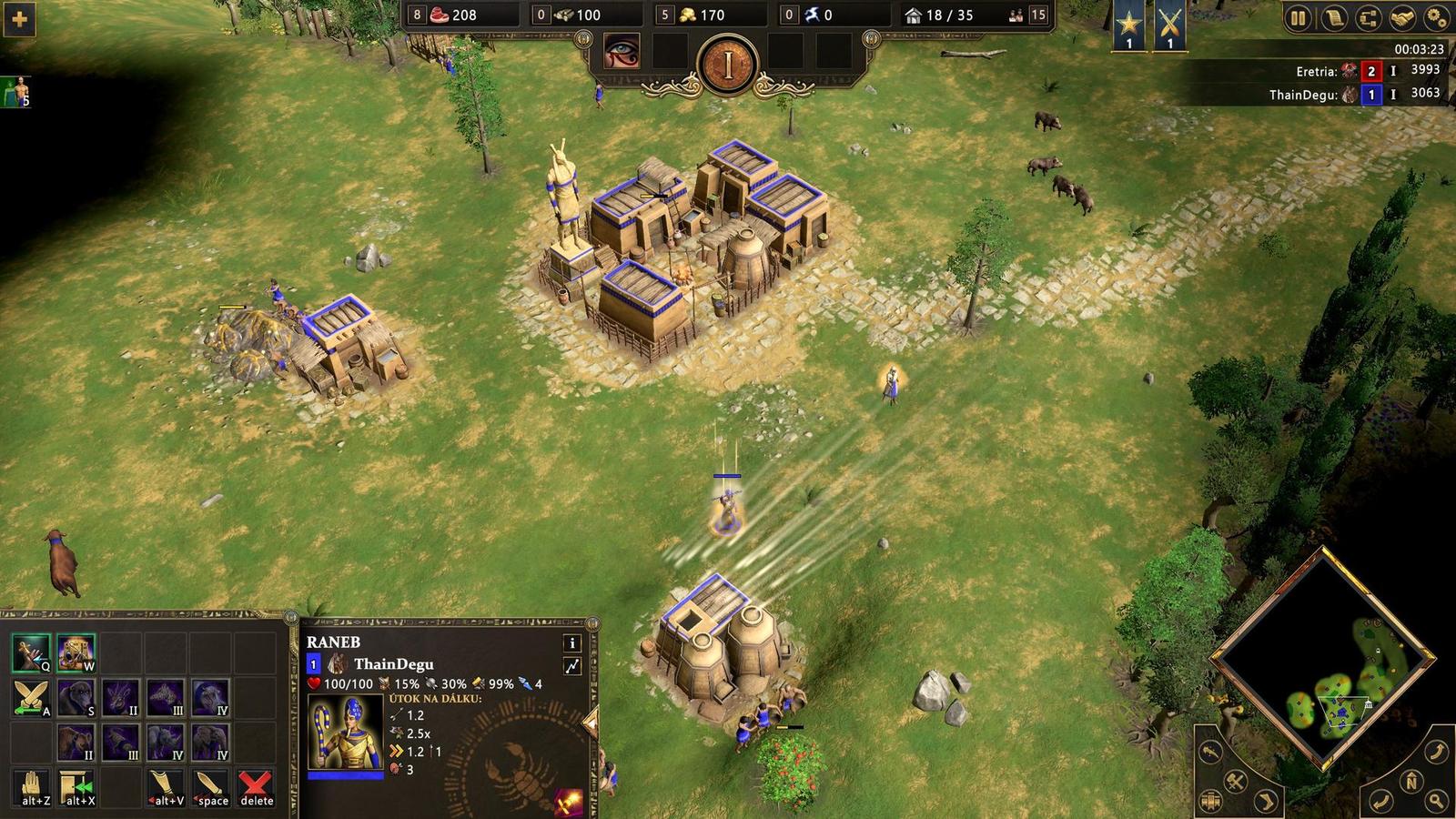Image resolution: width=1456 pixels, height=819 pixels.
Task: Open the objectives scroll
Action: 1333,16
